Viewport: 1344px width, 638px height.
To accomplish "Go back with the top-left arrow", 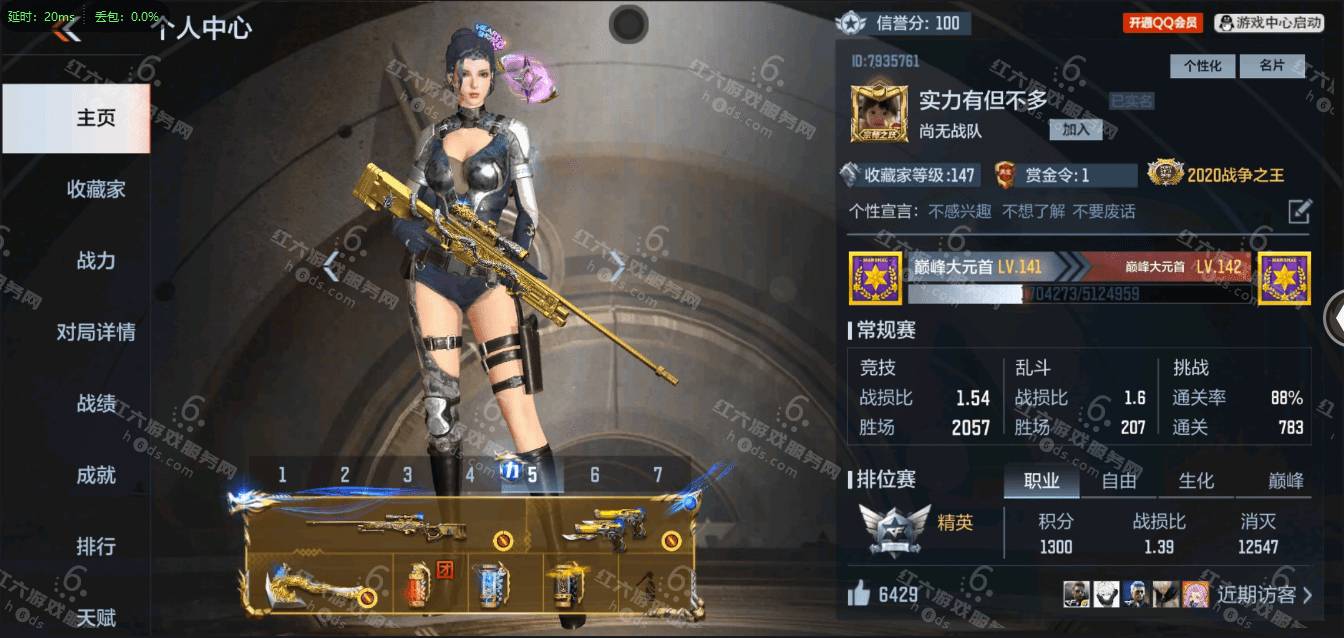I will 67,30.
